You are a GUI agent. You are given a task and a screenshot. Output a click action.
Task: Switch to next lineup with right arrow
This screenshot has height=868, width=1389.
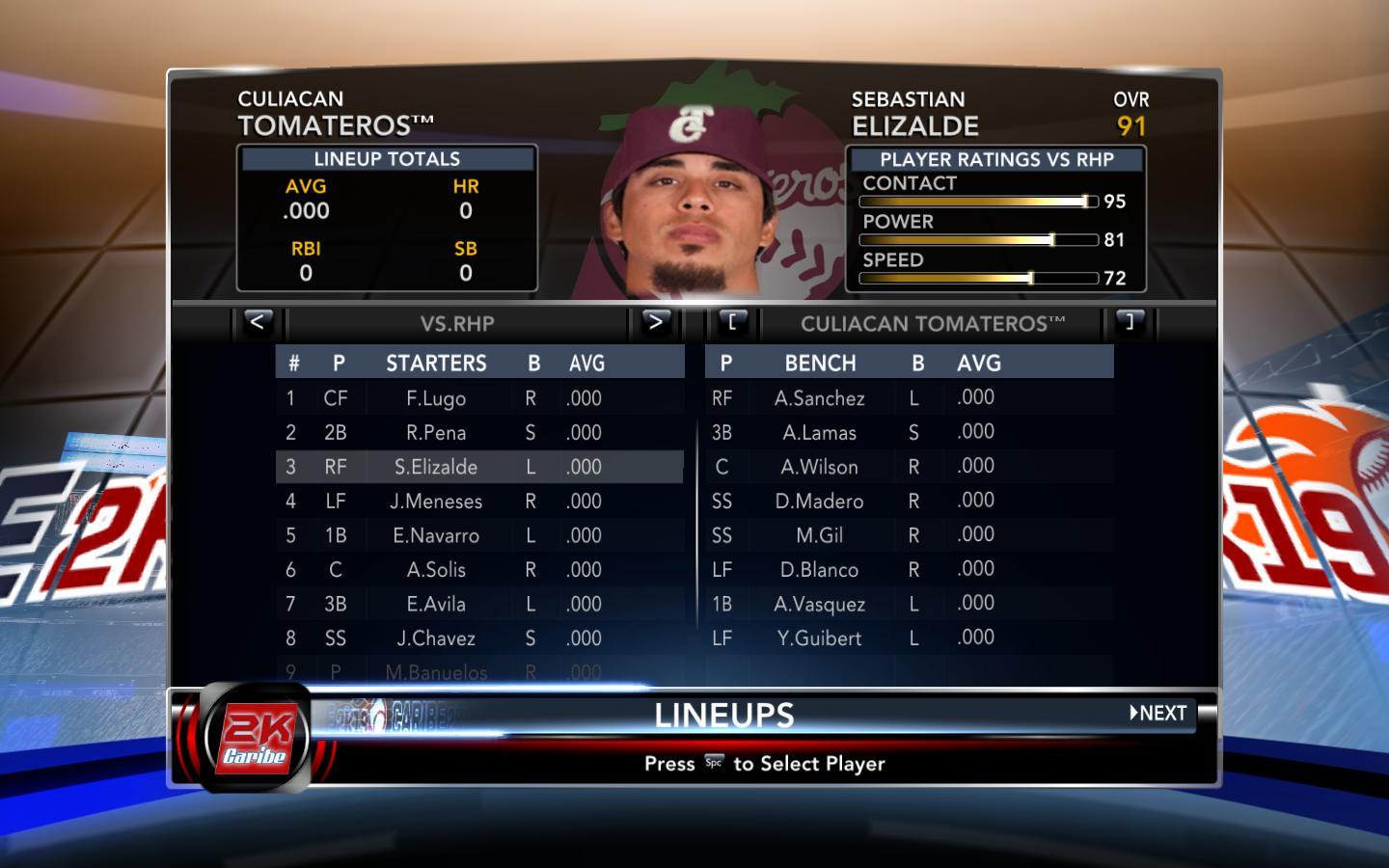[655, 322]
